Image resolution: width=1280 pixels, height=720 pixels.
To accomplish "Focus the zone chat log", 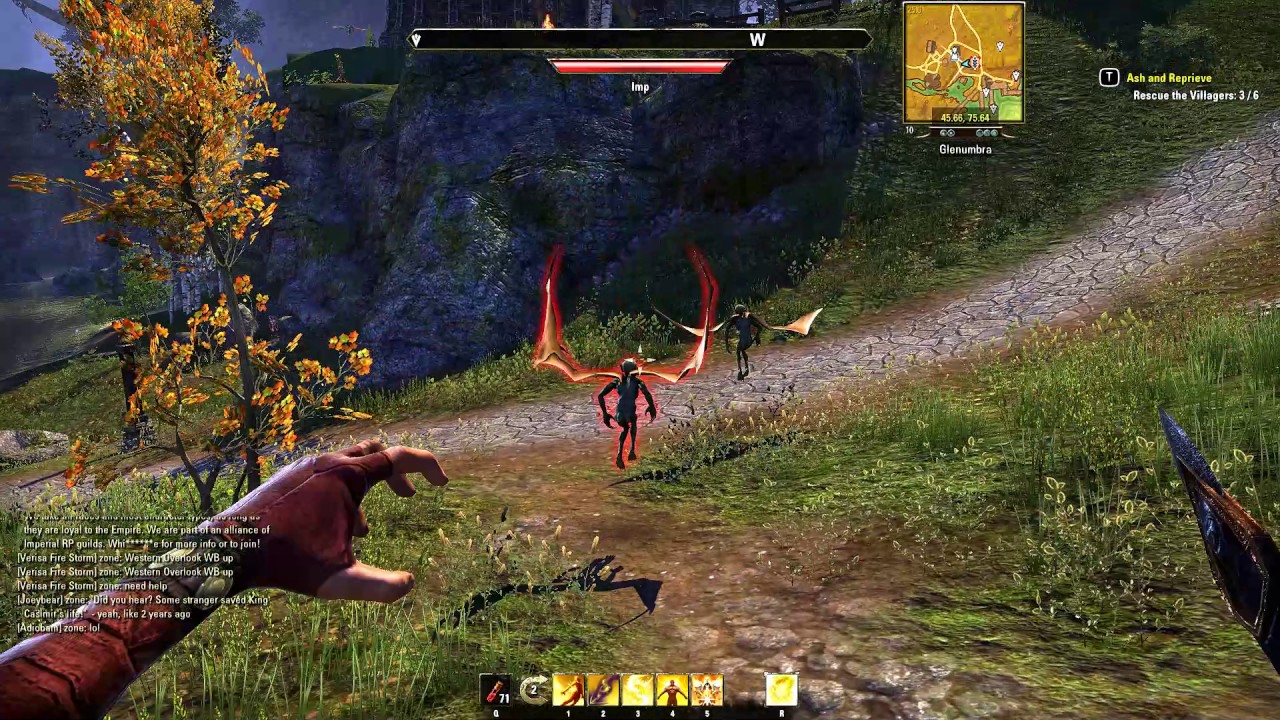I will tap(140, 570).
